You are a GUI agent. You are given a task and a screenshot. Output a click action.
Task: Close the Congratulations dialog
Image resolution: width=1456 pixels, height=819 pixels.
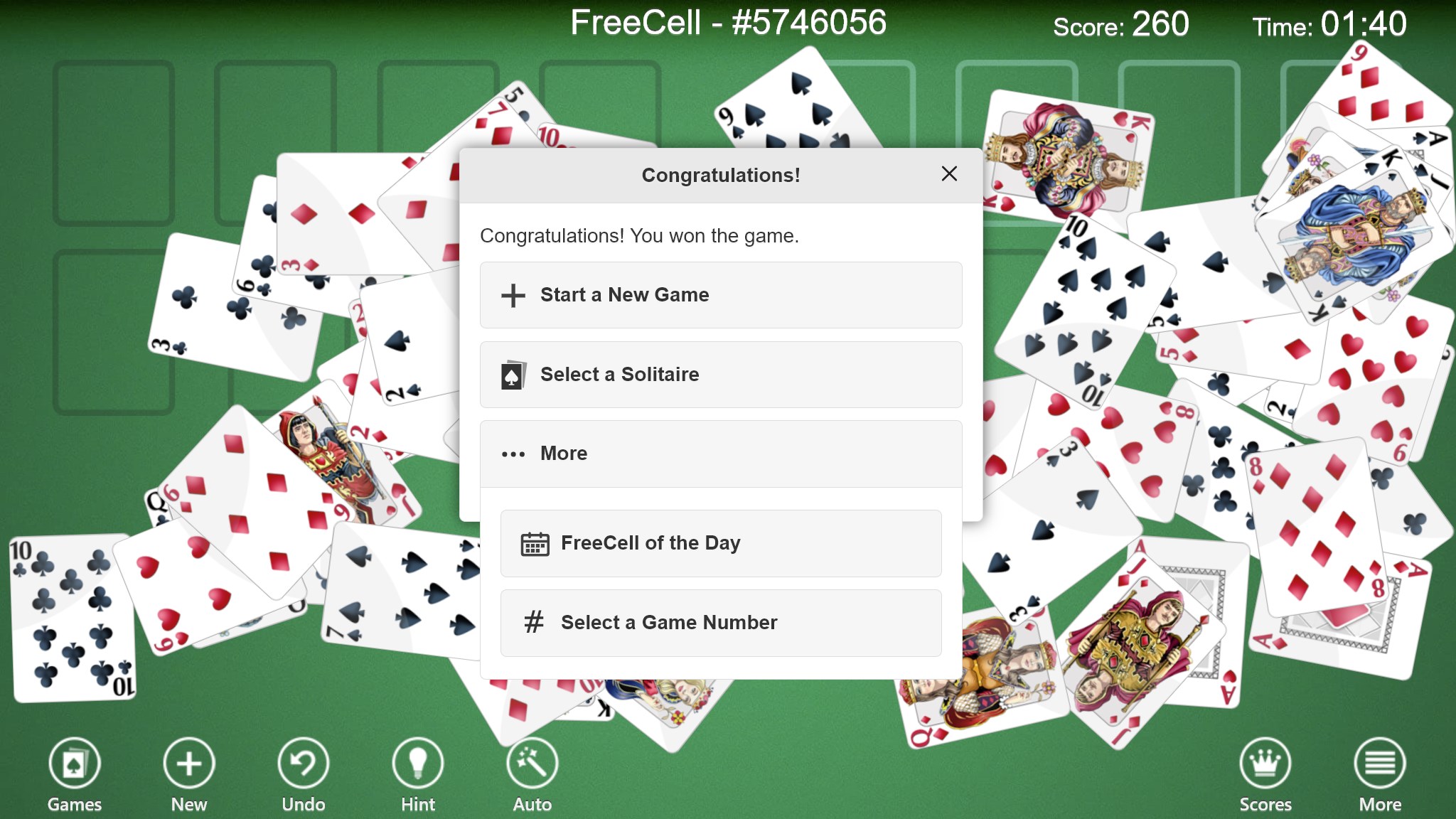(x=949, y=174)
